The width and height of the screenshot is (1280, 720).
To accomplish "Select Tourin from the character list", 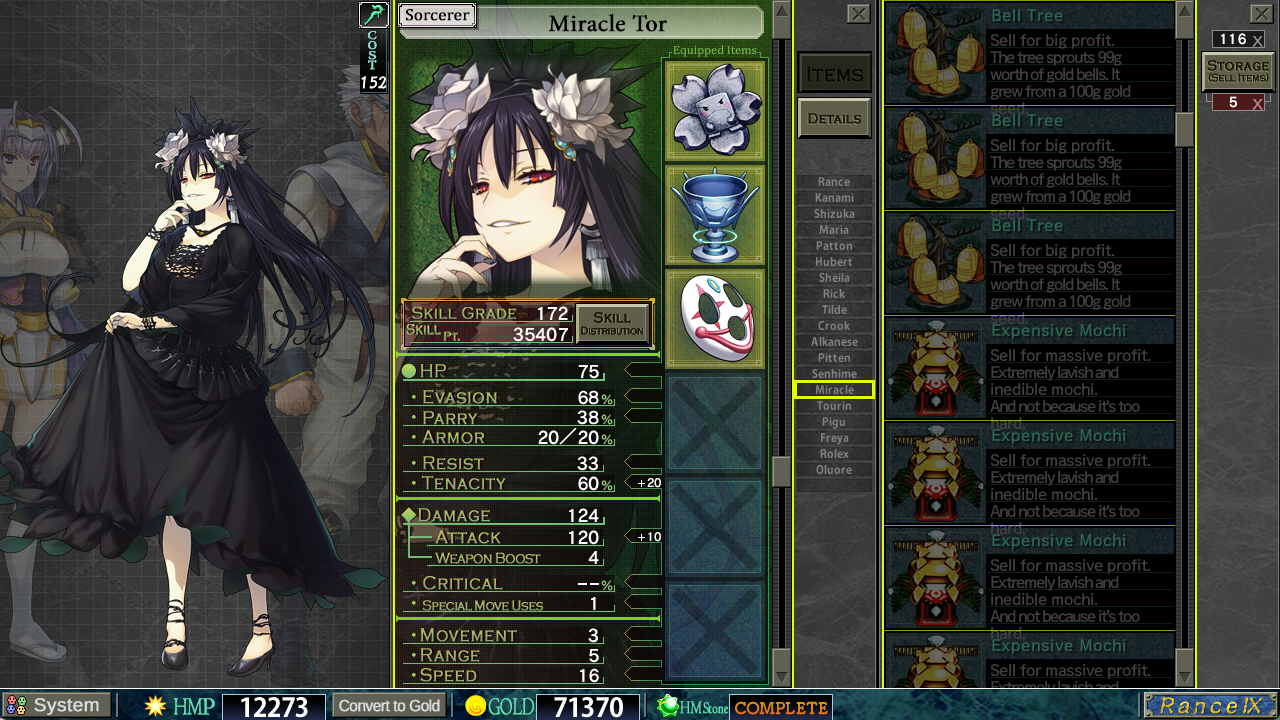I will point(834,406).
